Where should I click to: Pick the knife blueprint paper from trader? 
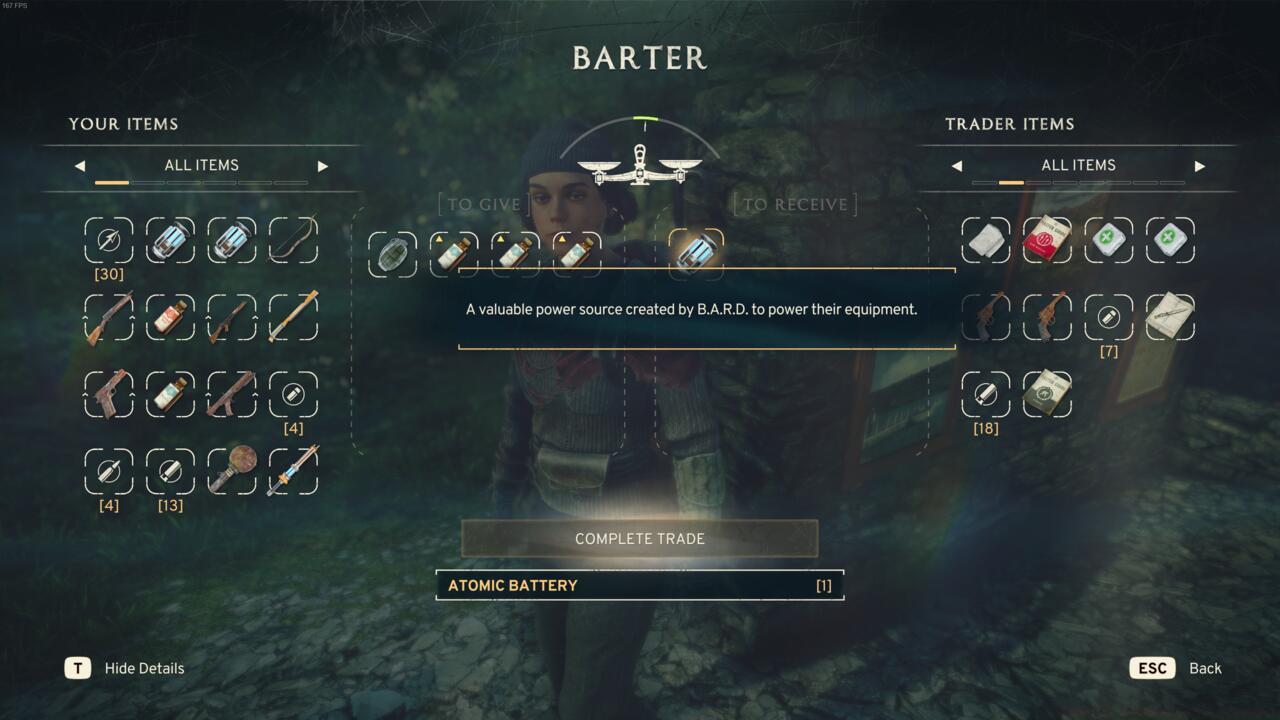(x=1170, y=318)
